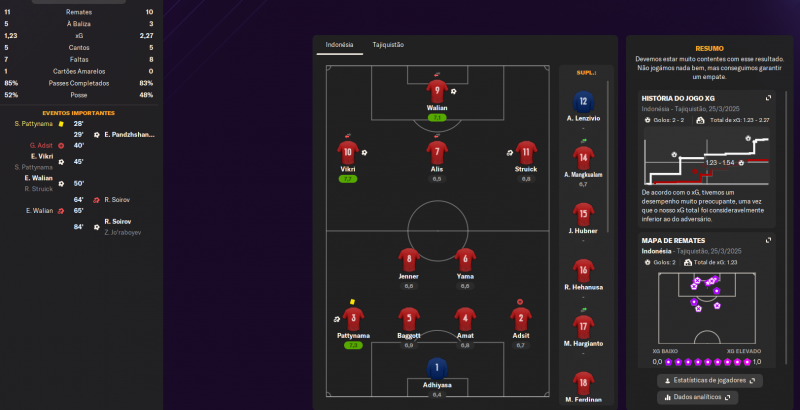
Task: Select goalkeeper Adhiyasa
Action: pyautogui.click(x=437, y=369)
